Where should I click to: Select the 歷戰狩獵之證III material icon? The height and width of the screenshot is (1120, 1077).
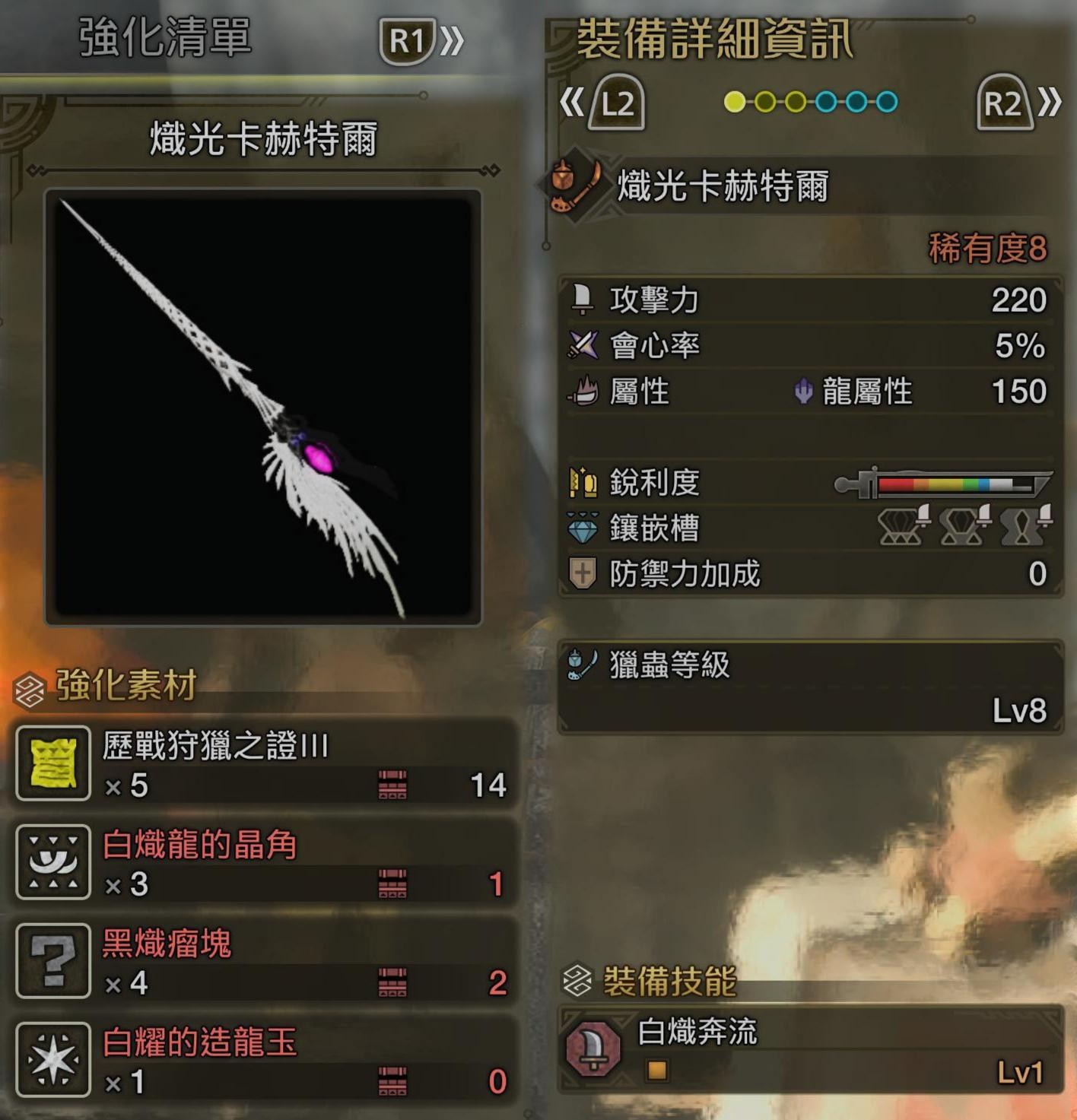[x=52, y=766]
